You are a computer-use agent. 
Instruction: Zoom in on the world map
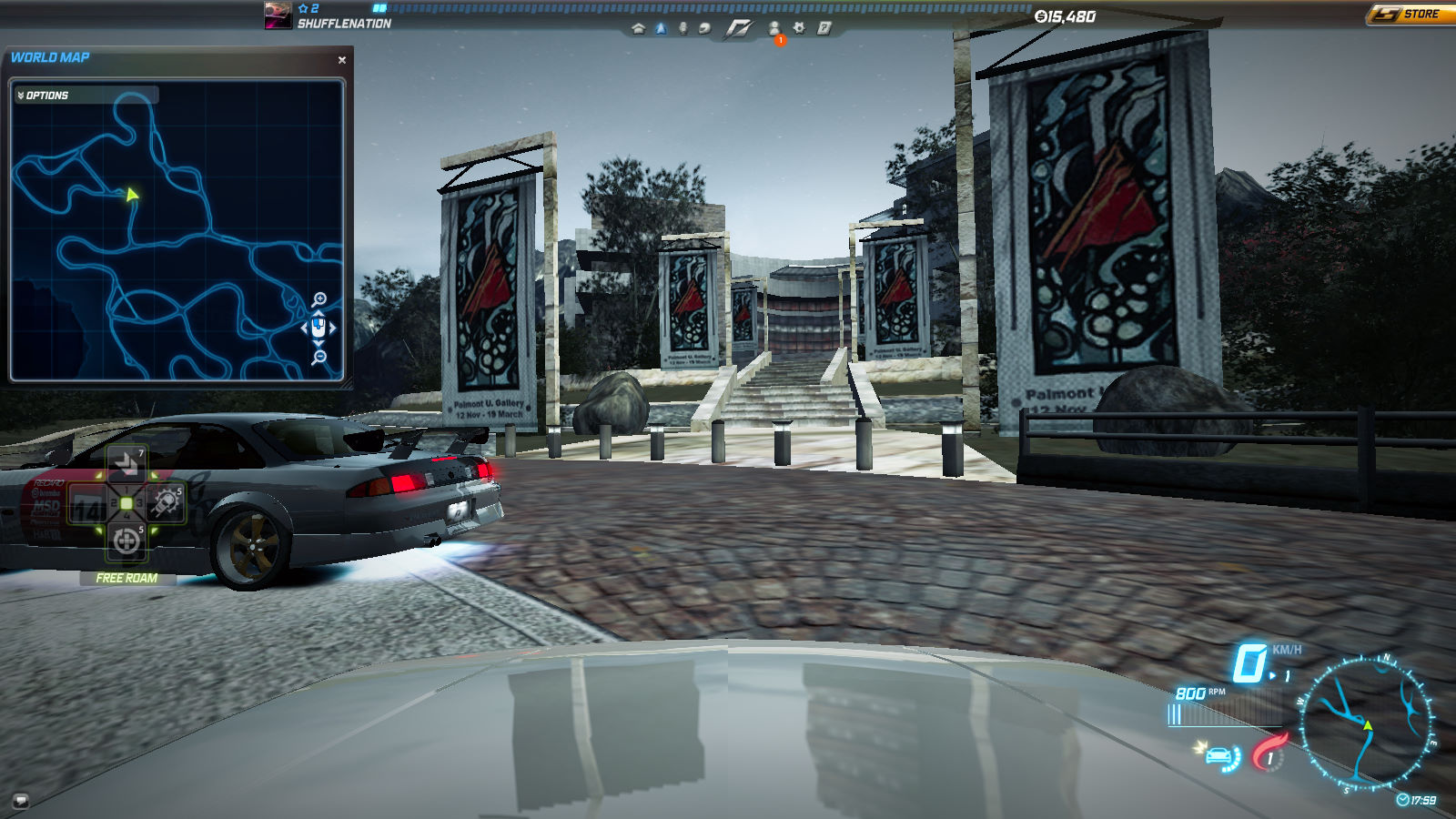coord(319,299)
